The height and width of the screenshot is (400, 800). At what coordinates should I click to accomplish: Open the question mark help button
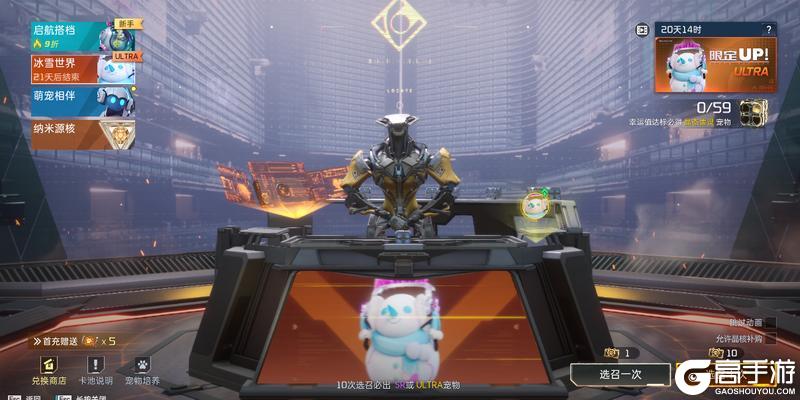tap(768, 30)
